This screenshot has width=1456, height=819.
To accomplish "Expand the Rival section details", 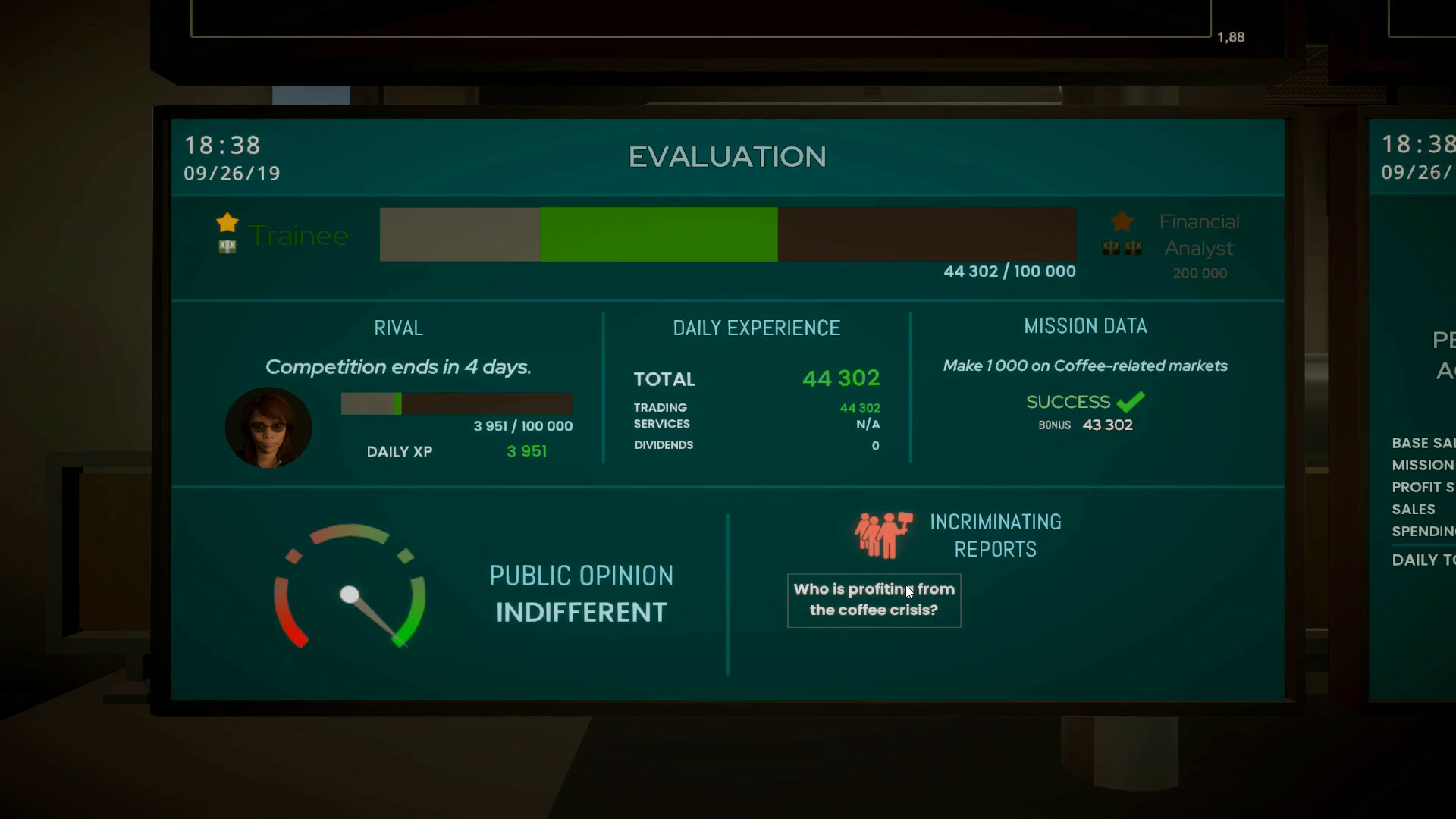I will pos(397,328).
